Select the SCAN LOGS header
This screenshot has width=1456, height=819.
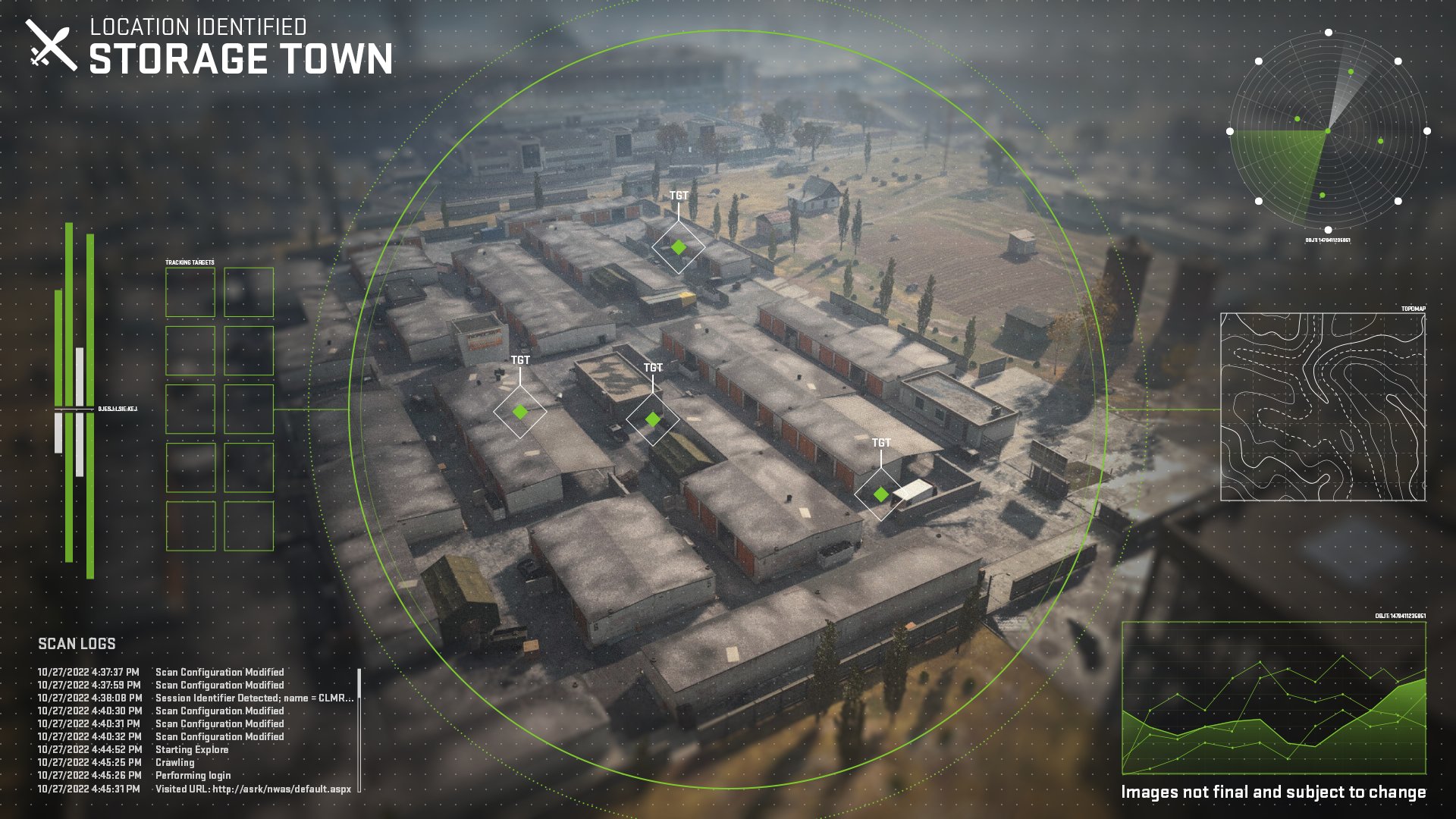(x=77, y=644)
